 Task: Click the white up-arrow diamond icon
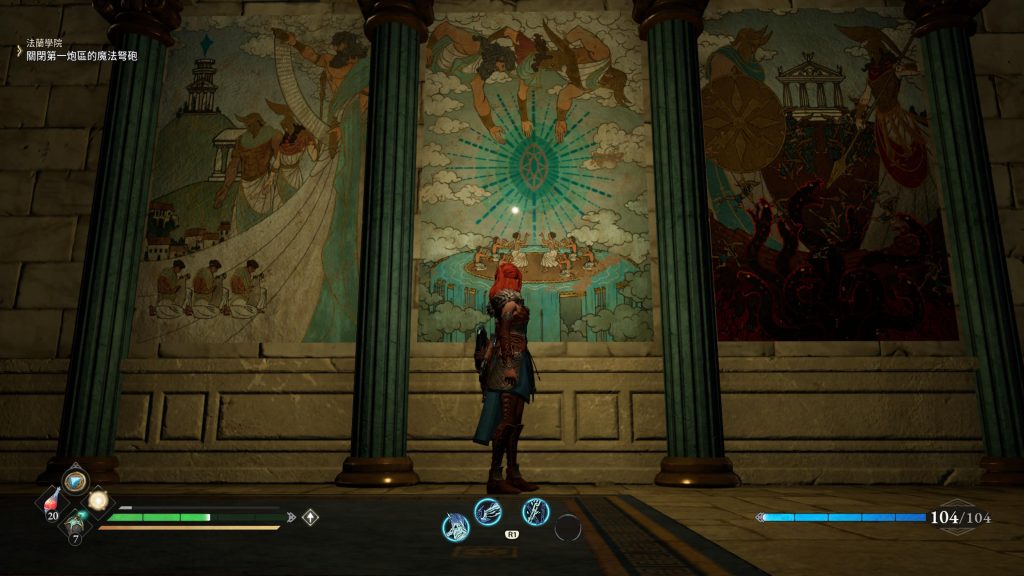(x=311, y=517)
